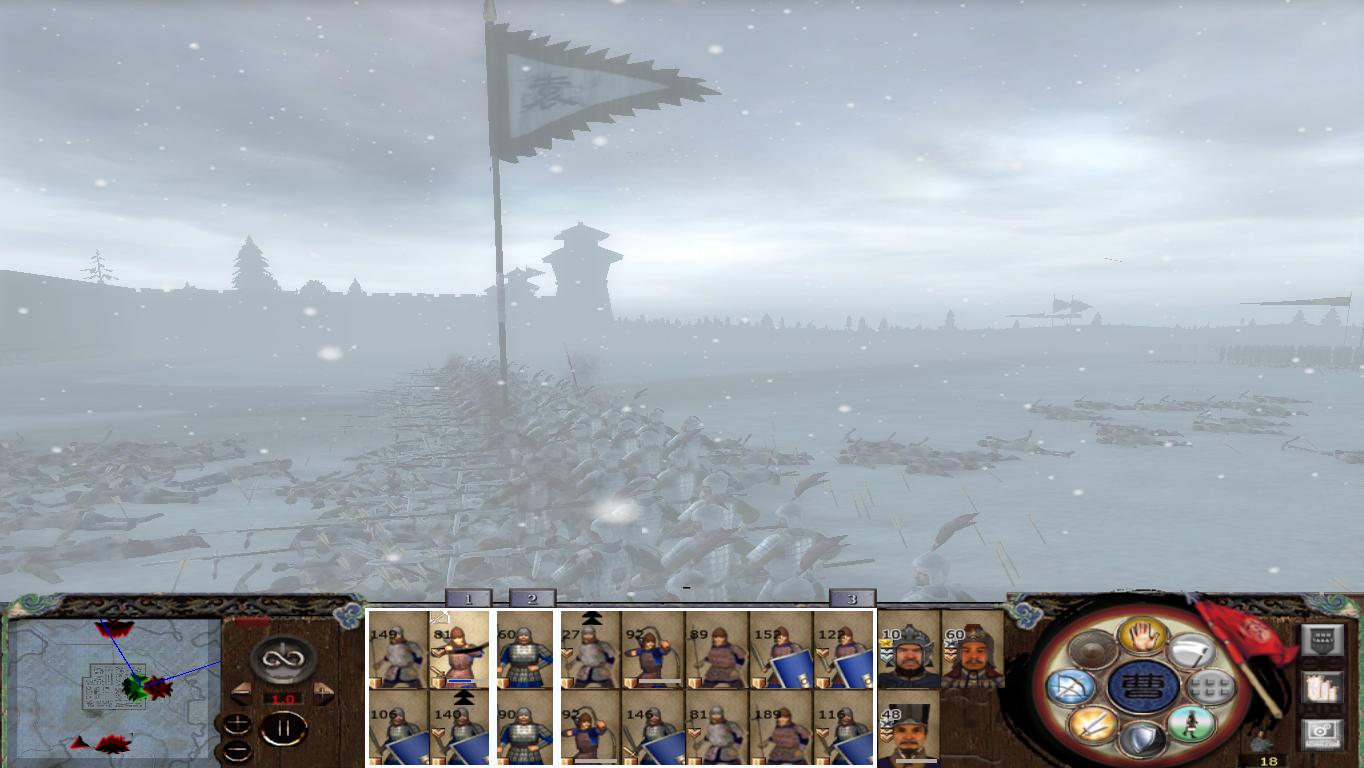
Task: Pause the battle with the pause button
Action: (283, 727)
